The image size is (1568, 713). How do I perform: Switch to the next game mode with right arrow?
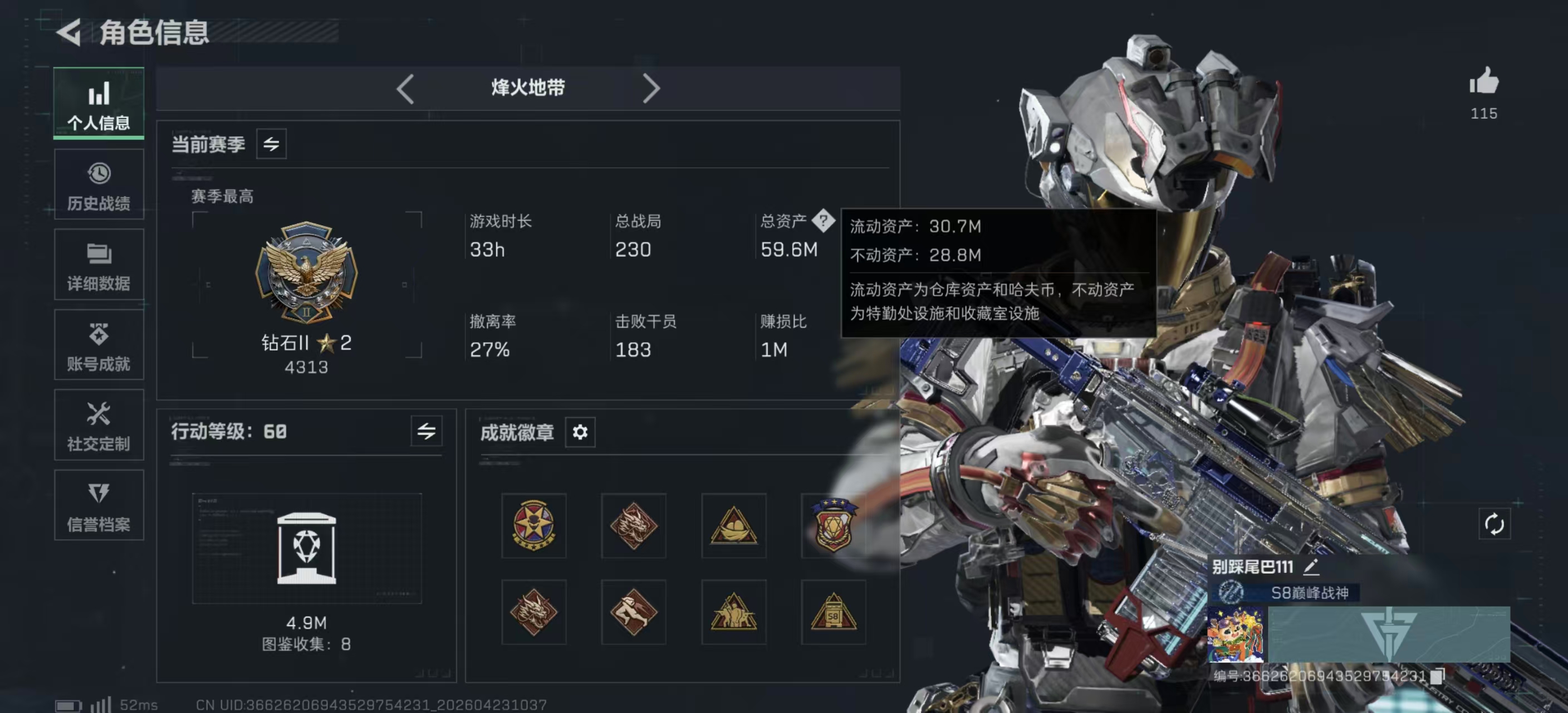click(x=651, y=89)
